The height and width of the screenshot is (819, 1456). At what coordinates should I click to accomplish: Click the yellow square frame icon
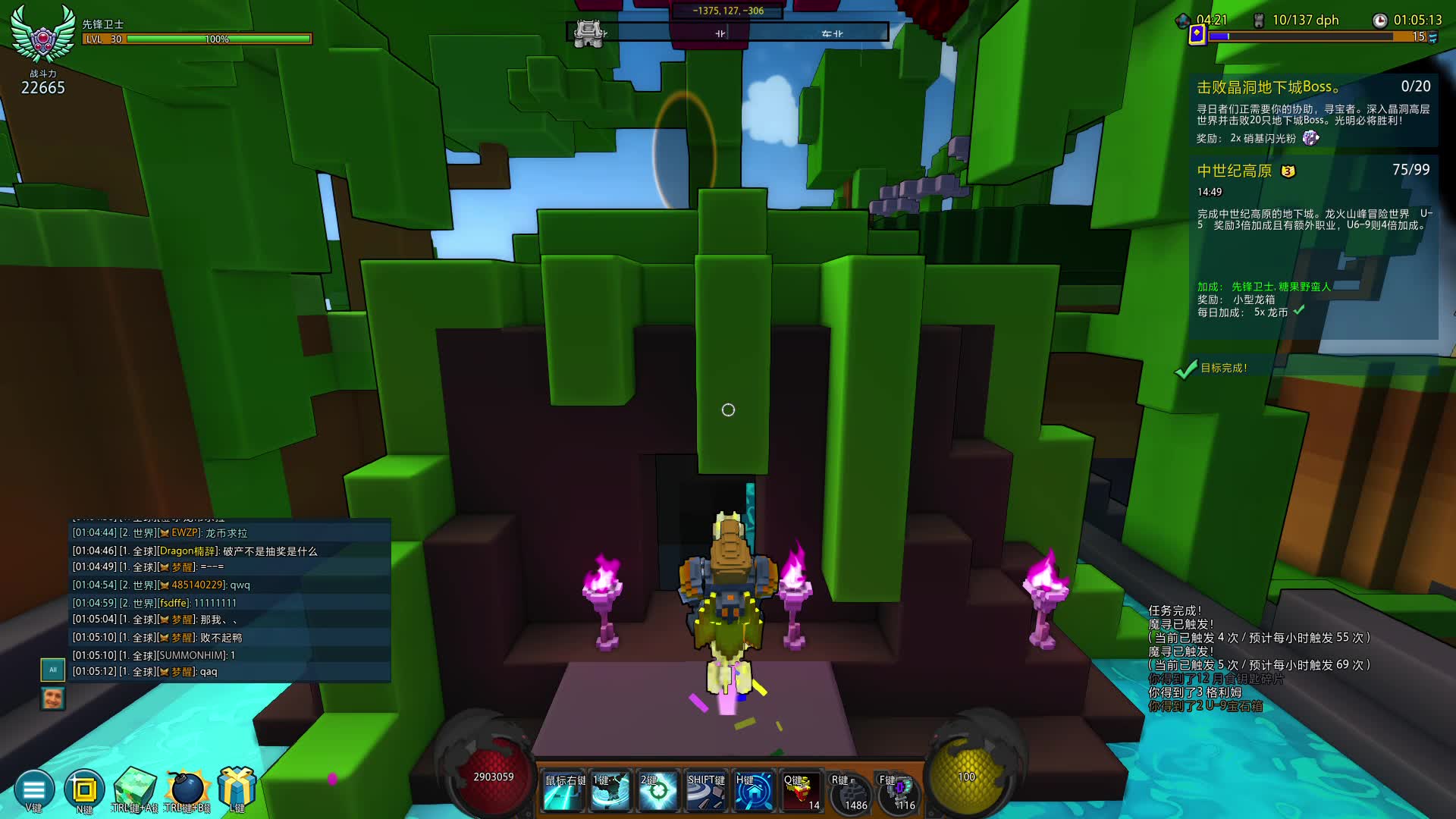click(x=84, y=789)
